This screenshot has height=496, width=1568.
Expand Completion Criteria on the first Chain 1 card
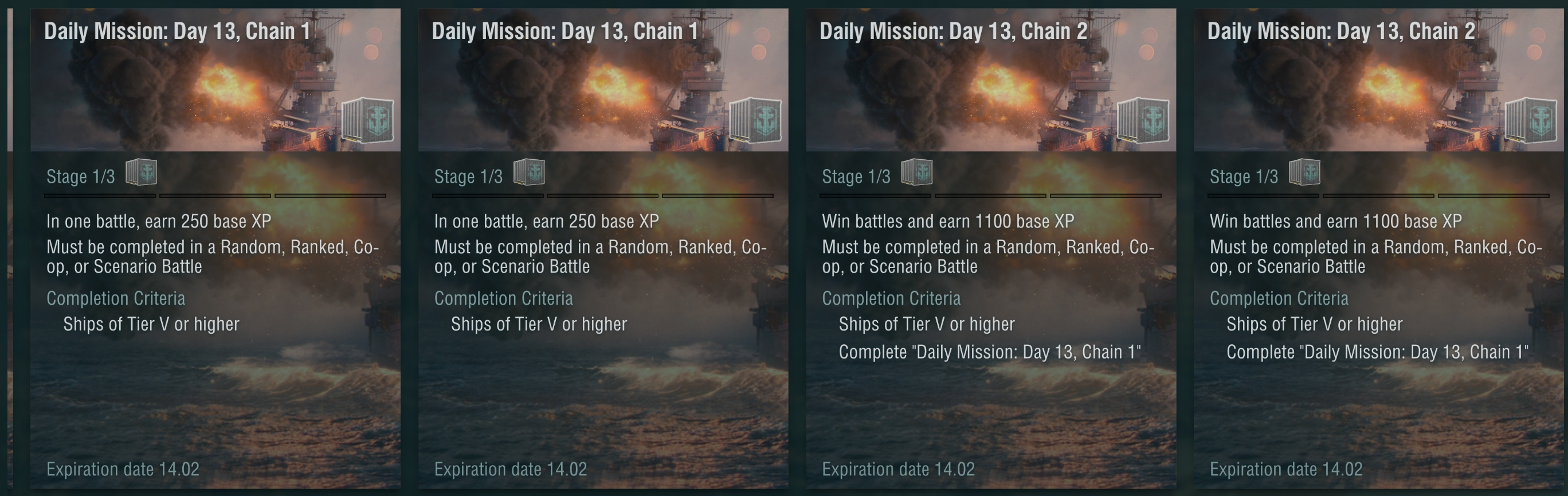[116, 298]
